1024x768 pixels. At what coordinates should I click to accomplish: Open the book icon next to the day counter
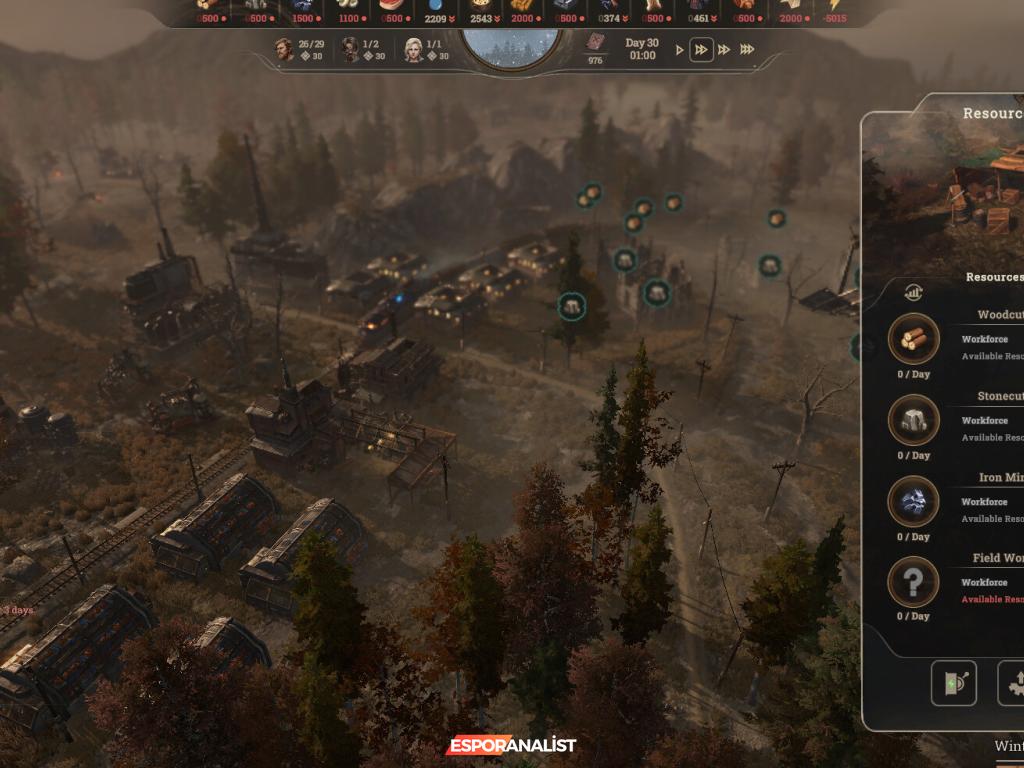[596, 43]
